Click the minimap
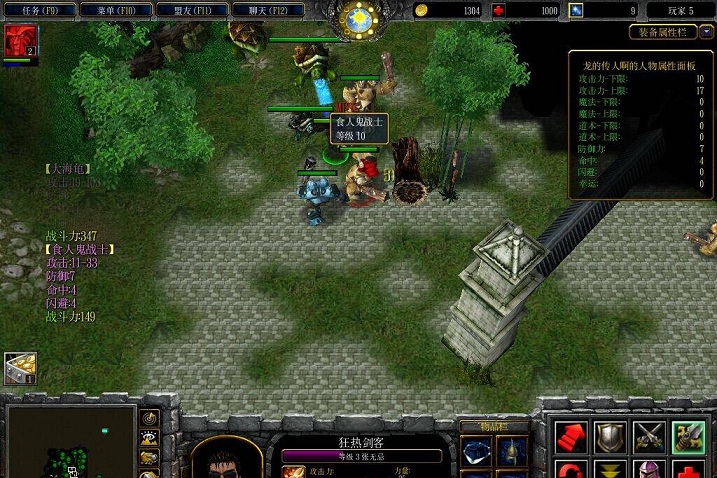Screen dimensions: 717x478 point(70,440)
